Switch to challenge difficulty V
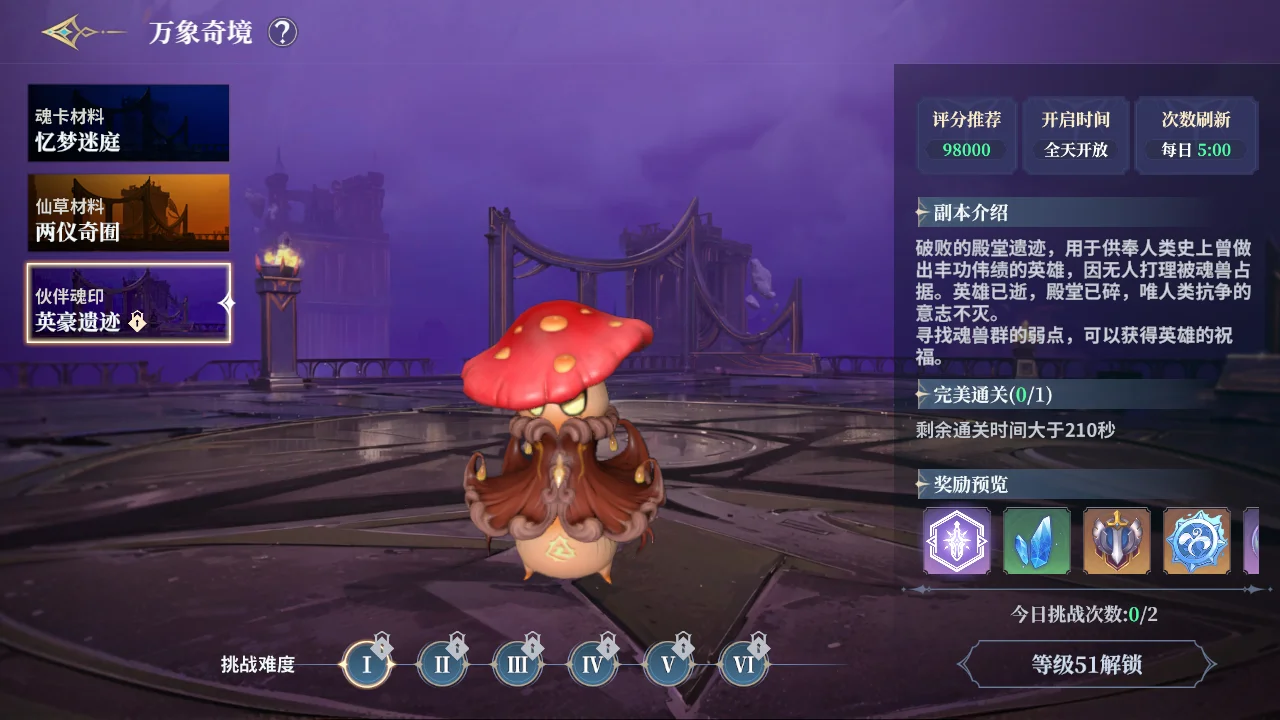 [668, 664]
